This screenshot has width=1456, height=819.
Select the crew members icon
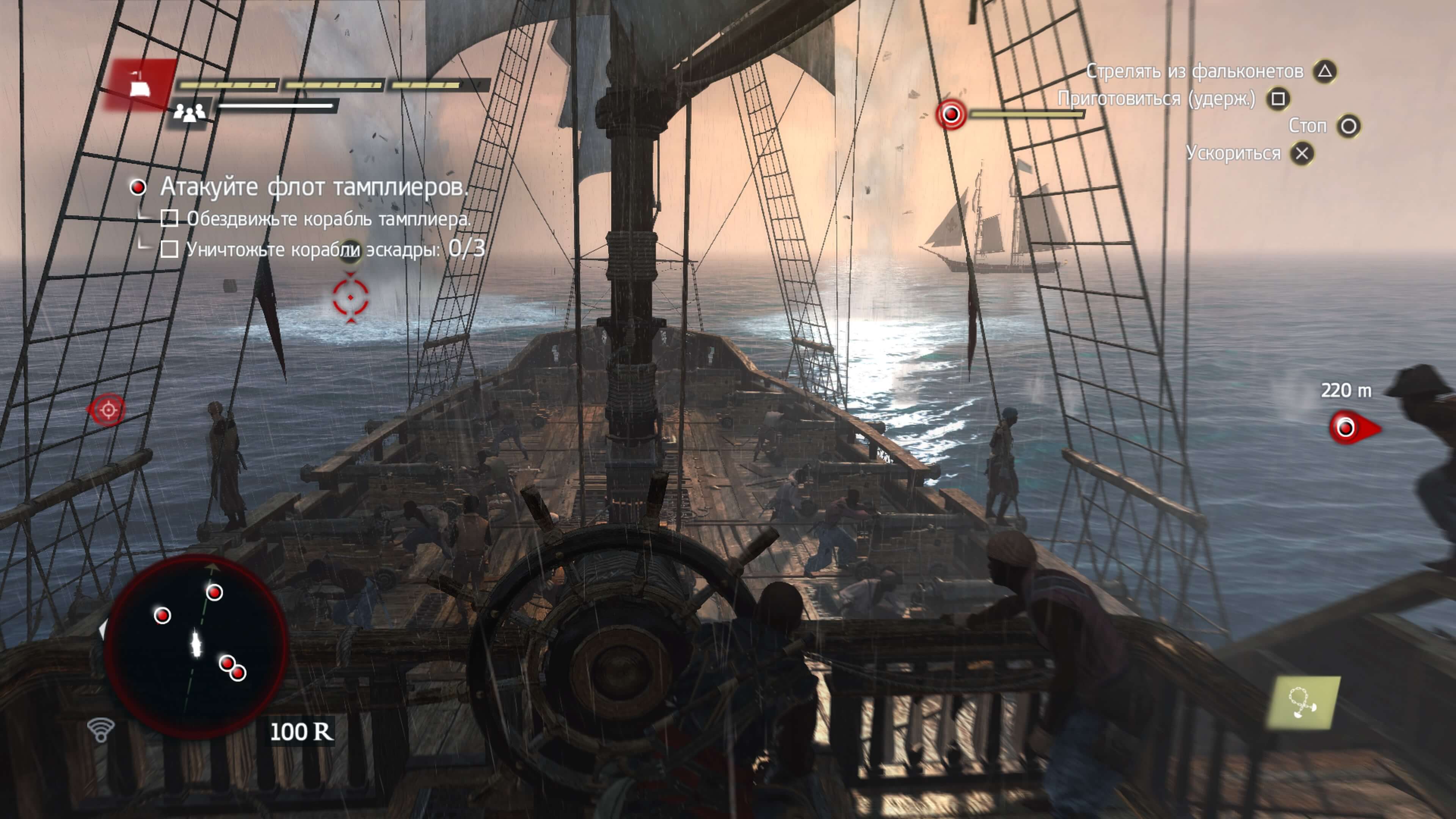189,113
